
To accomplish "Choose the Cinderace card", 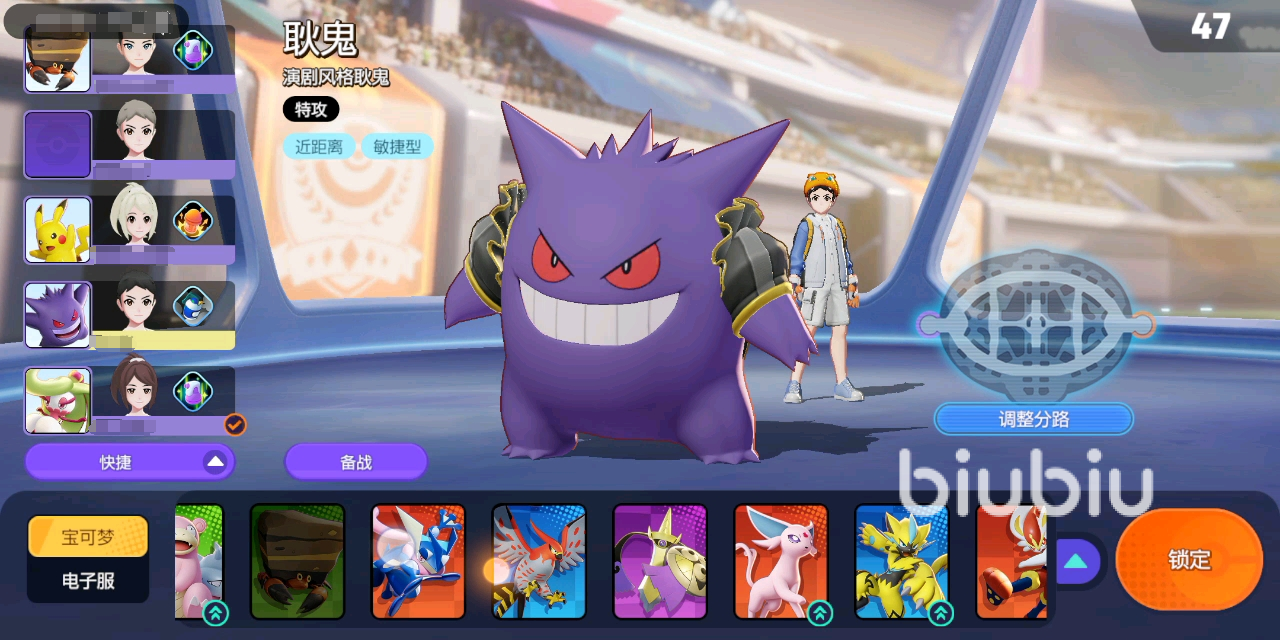I will [x=1010, y=561].
